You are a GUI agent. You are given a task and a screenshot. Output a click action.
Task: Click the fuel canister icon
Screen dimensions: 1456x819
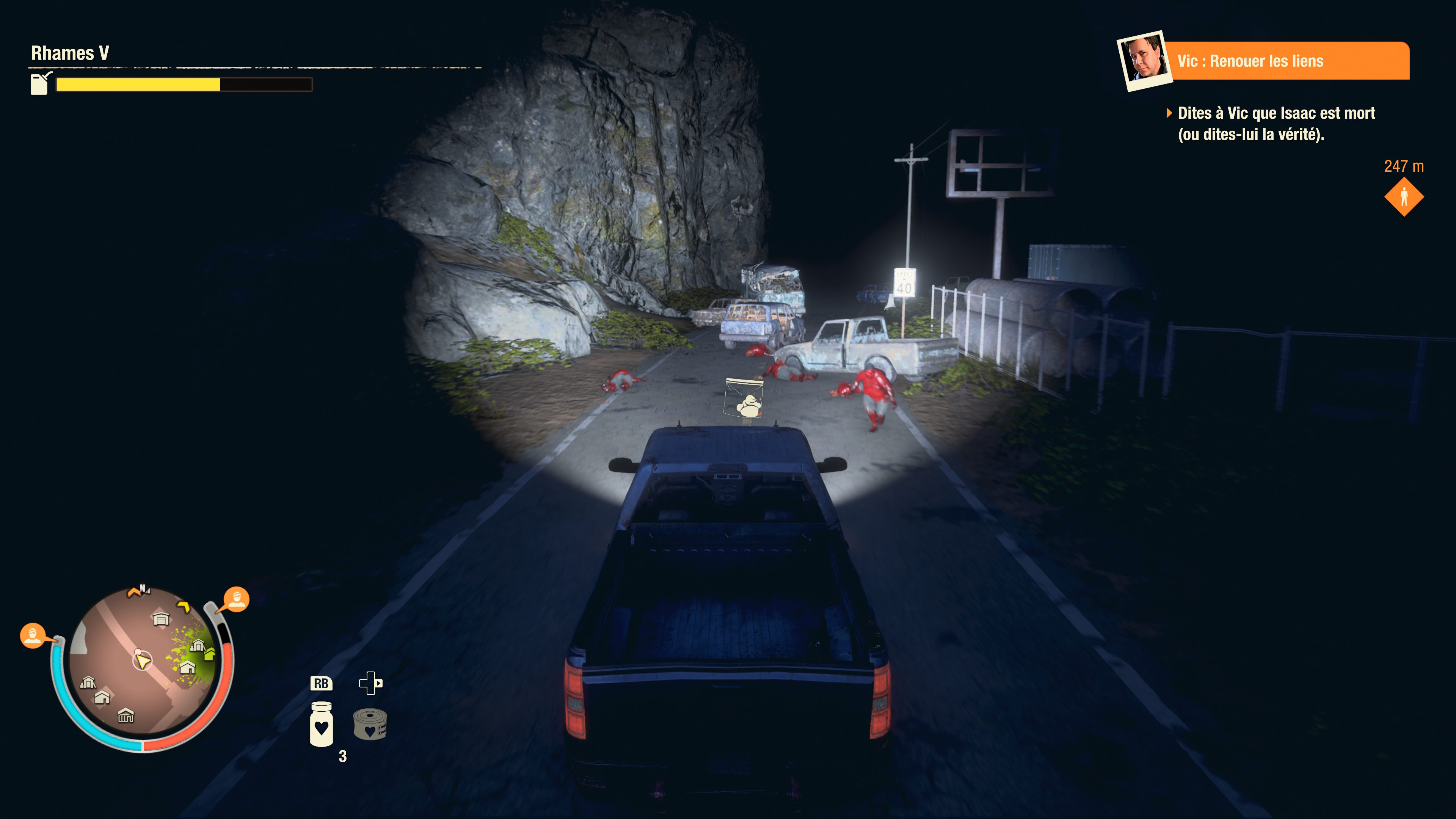point(39,84)
